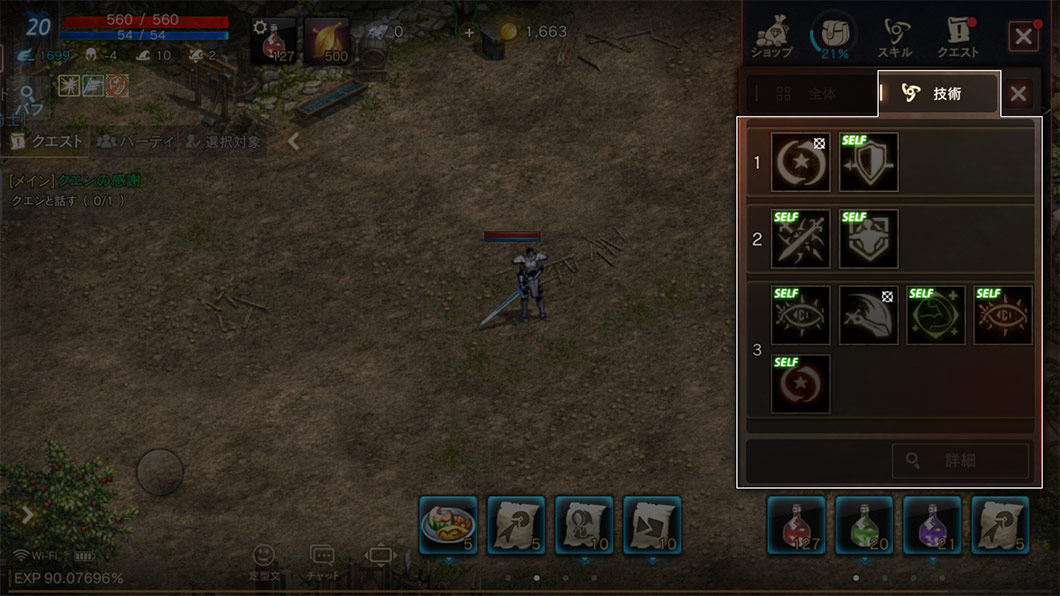Select the rotating star skill in row 1
The width and height of the screenshot is (1060, 596).
[800, 161]
